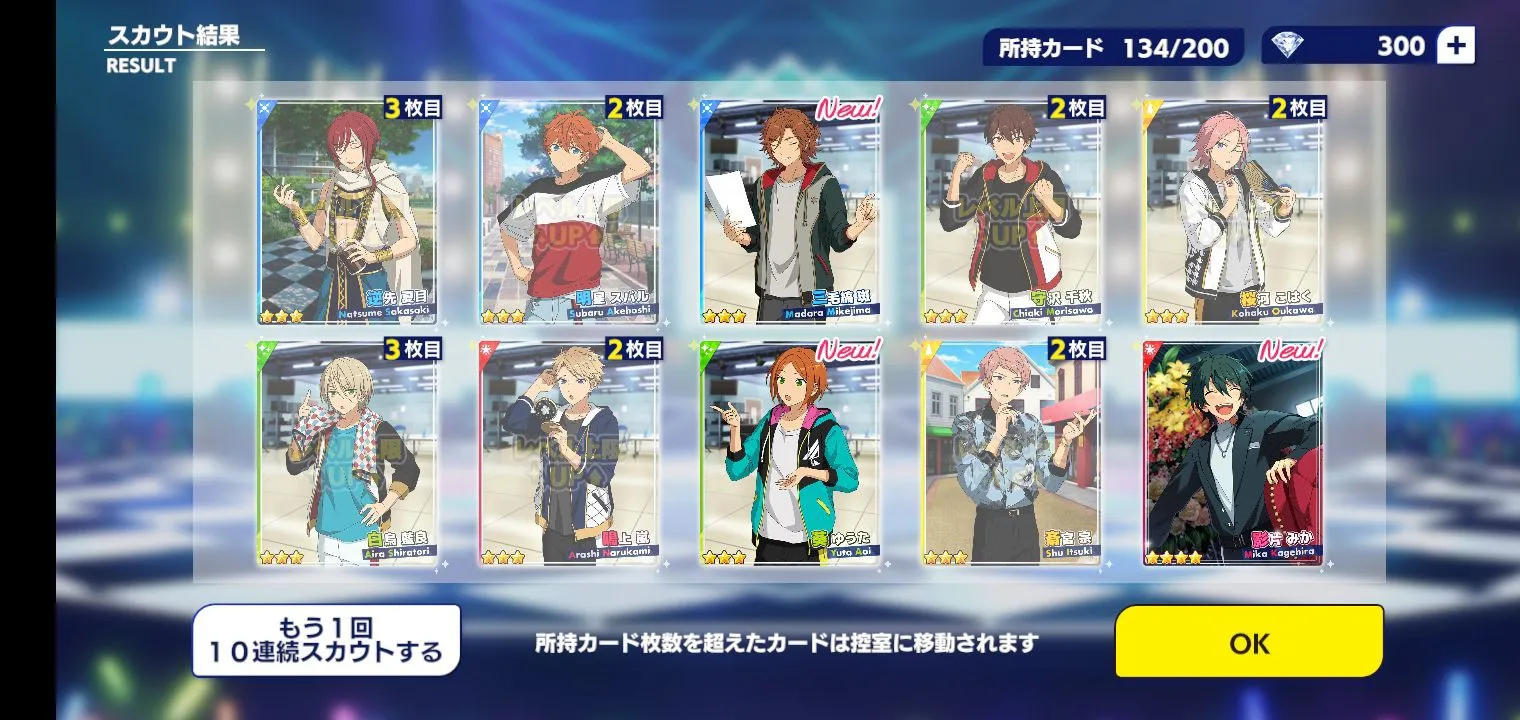Image resolution: width=1520 pixels, height=720 pixels.
Task: View the new Madara Mikejima card
Action: [790, 212]
